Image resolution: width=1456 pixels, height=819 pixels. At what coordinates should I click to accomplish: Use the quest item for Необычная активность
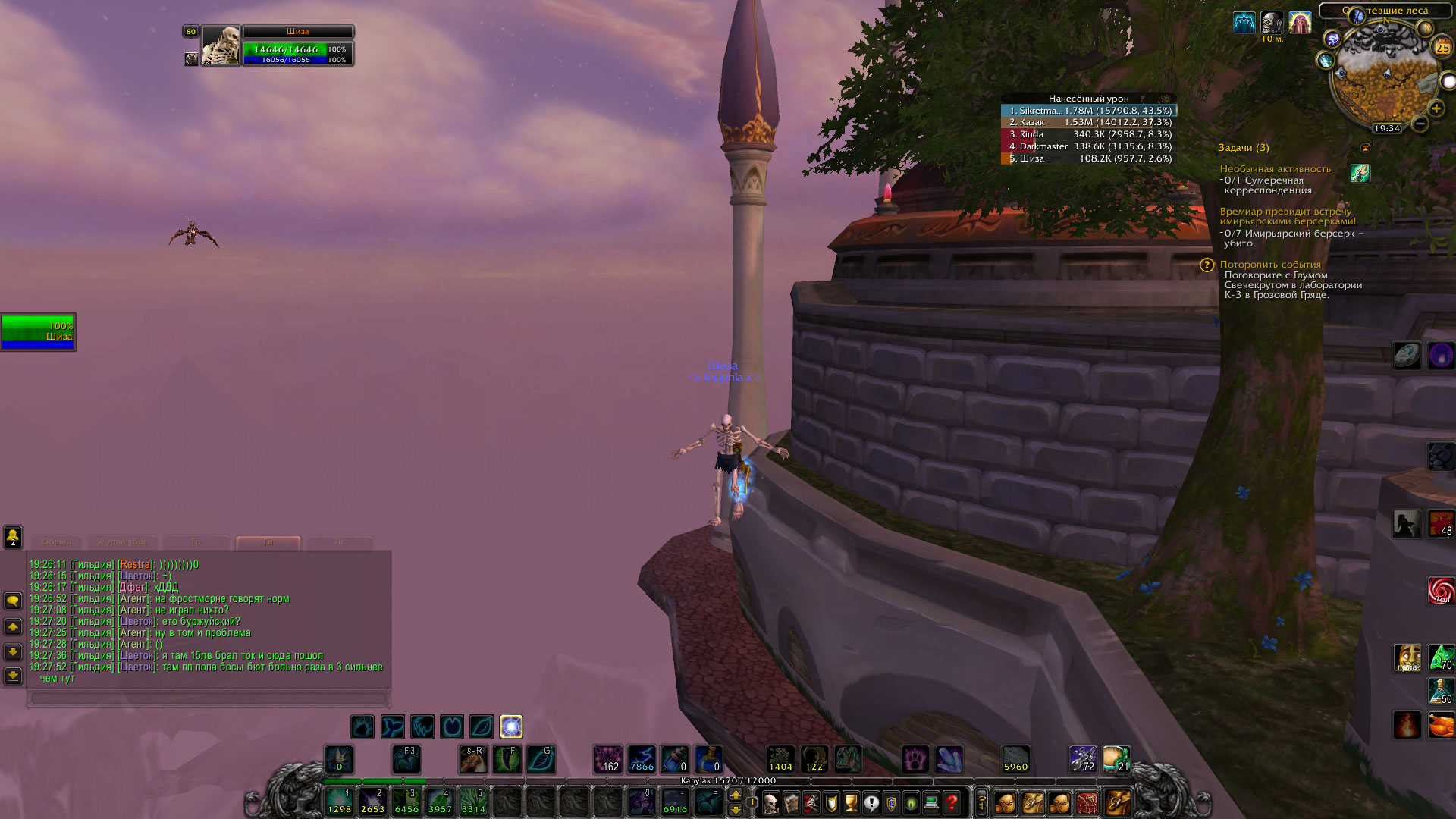(x=1360, y=174)
